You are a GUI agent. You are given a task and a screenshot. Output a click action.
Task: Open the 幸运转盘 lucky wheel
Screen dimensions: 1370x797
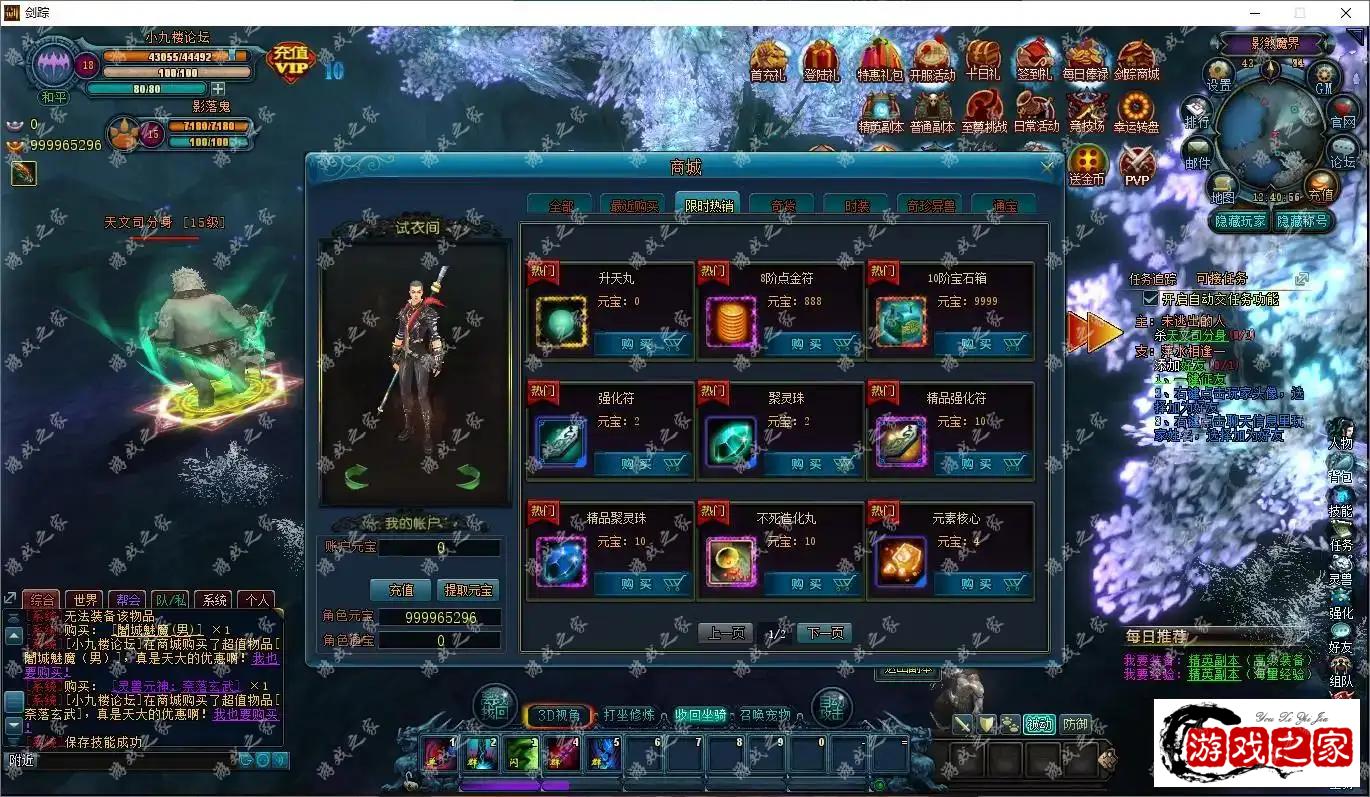1136,112
